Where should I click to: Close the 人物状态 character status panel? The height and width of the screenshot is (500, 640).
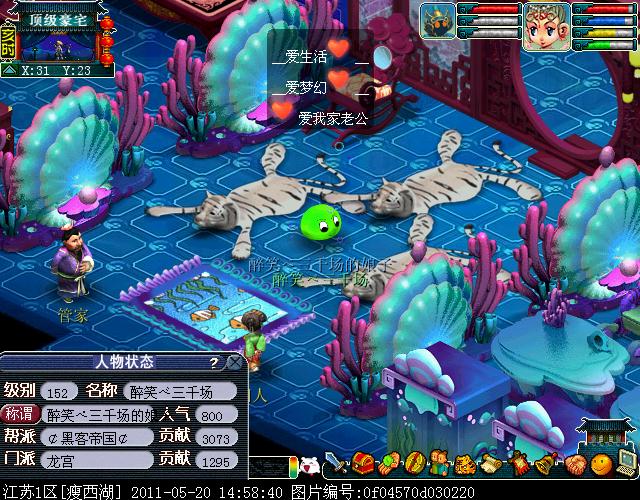(234, 362)
